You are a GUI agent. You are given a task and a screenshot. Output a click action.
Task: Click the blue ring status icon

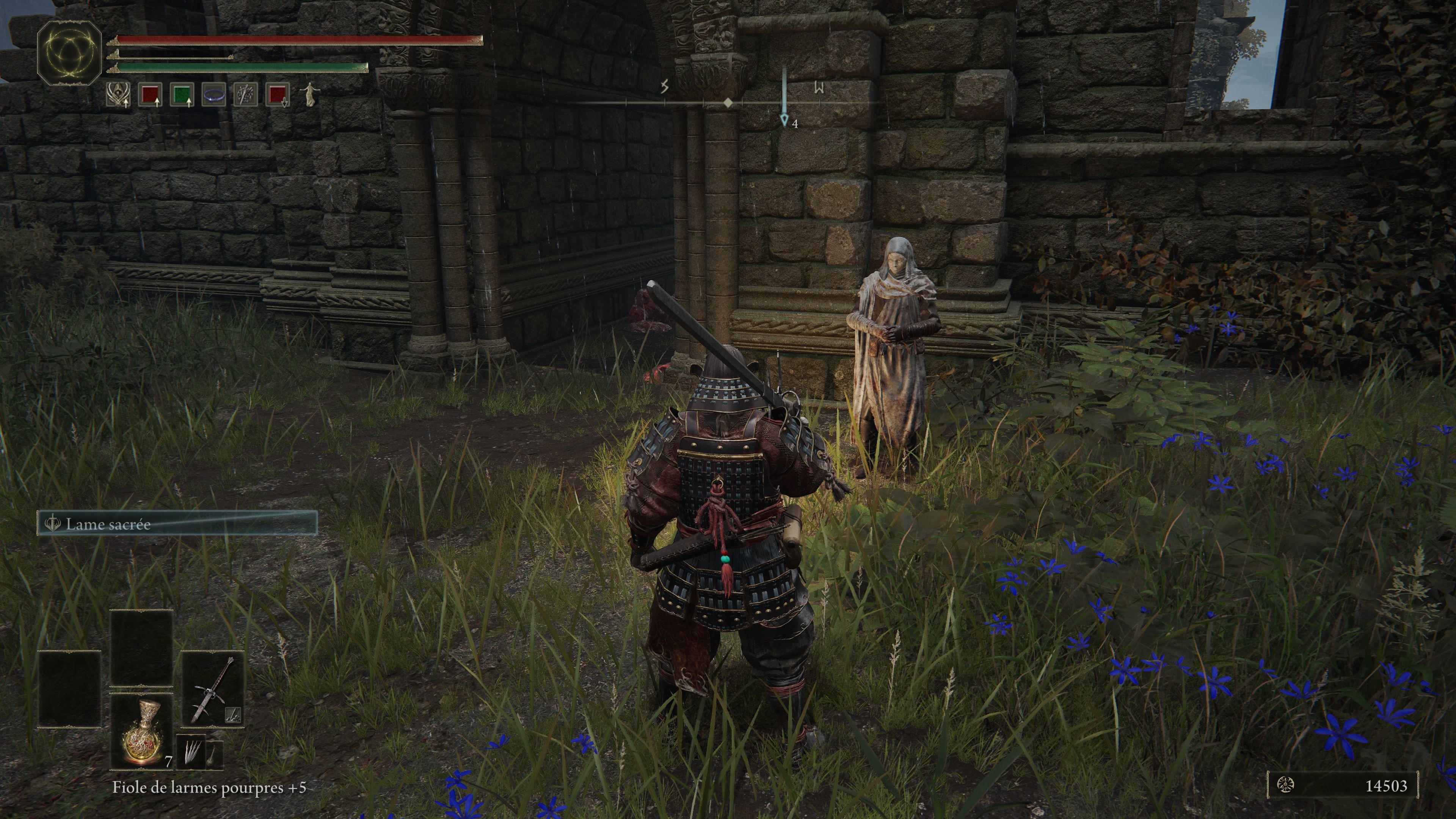[x=213, y=94]
